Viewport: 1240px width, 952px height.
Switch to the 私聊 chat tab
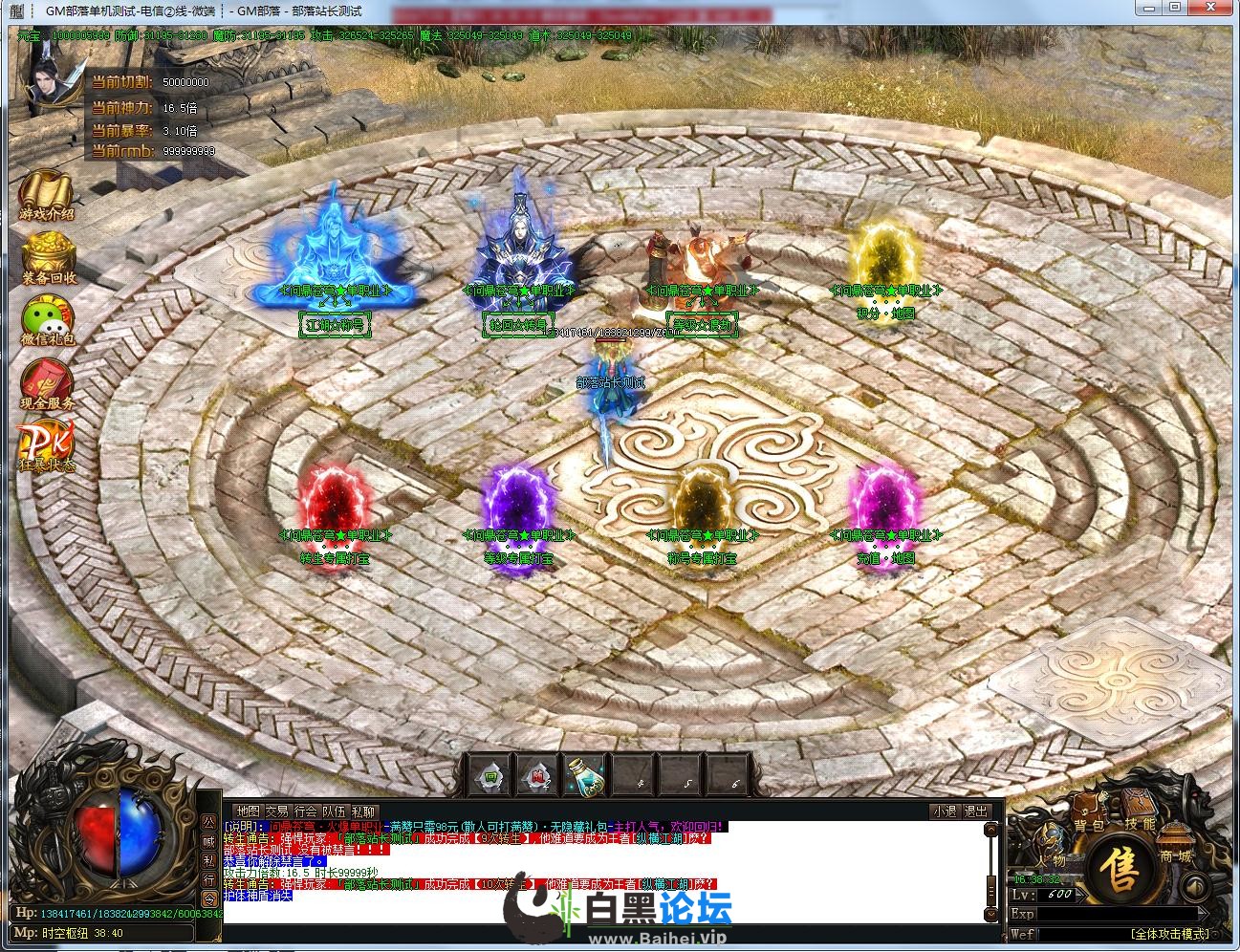point(363,811)
